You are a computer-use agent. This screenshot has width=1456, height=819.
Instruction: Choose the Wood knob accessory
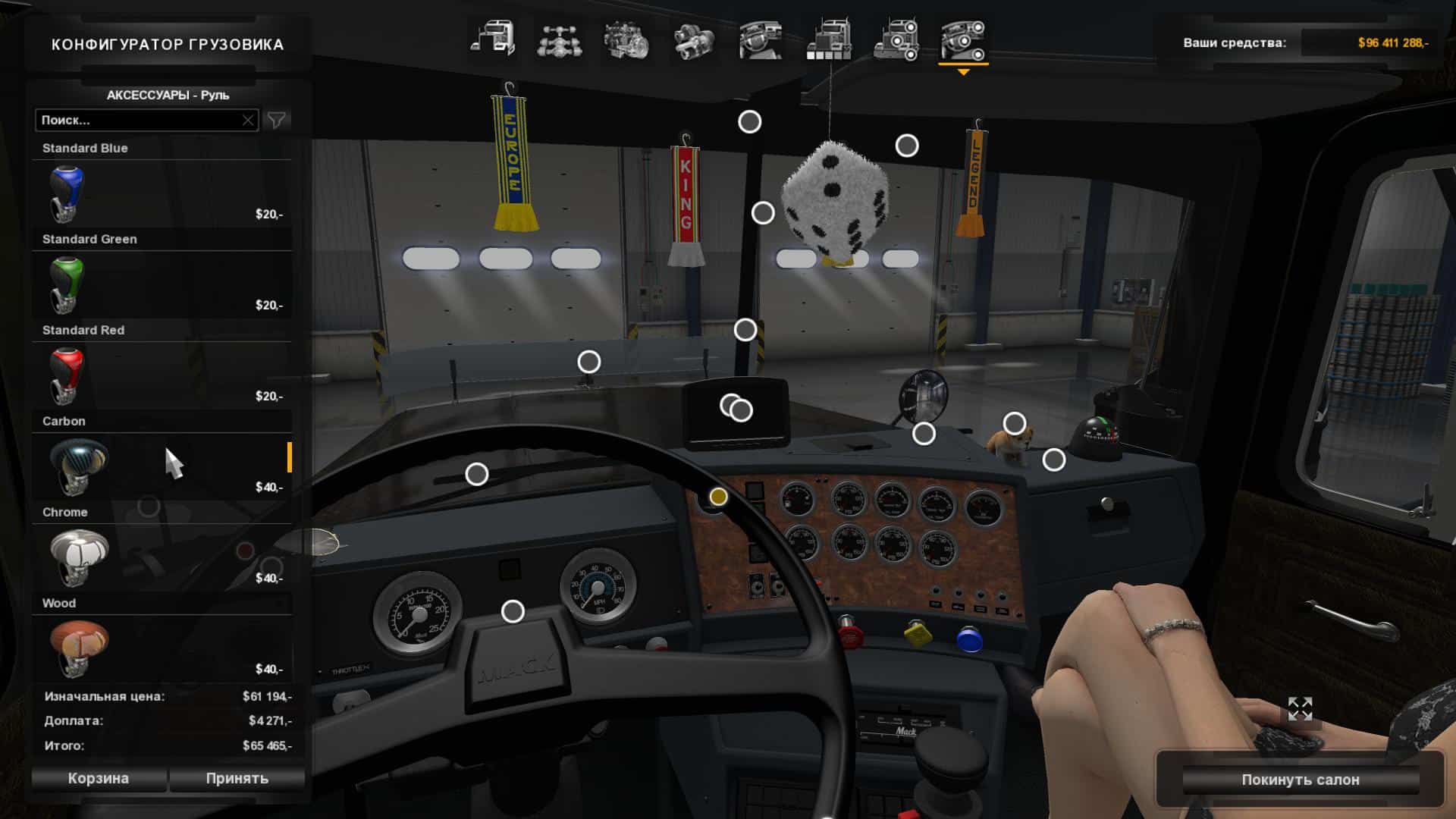point(162,648)
